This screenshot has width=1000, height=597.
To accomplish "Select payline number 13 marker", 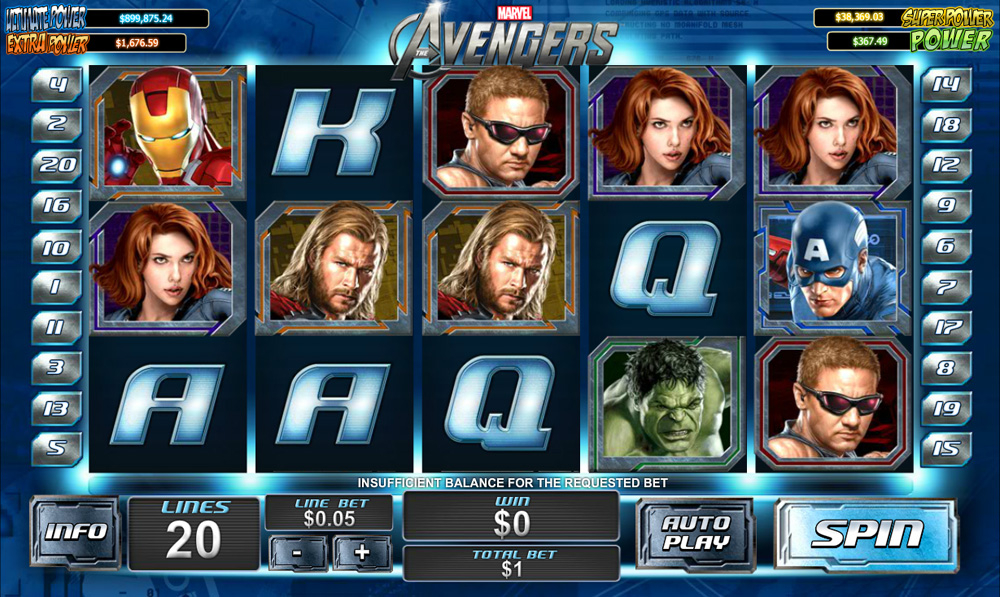I will point(57,409).
